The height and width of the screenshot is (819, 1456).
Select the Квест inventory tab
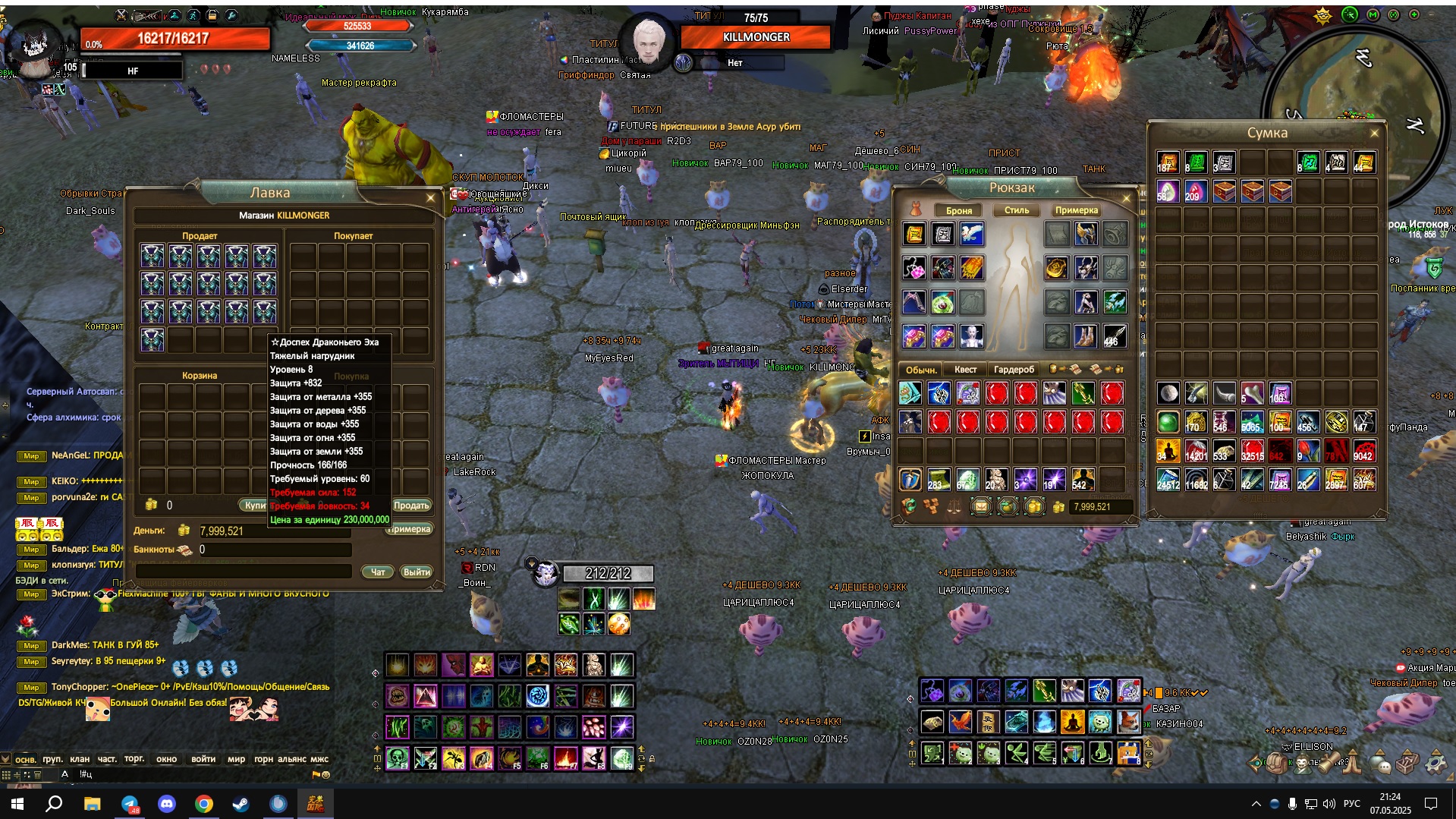[x=965, y=370]
